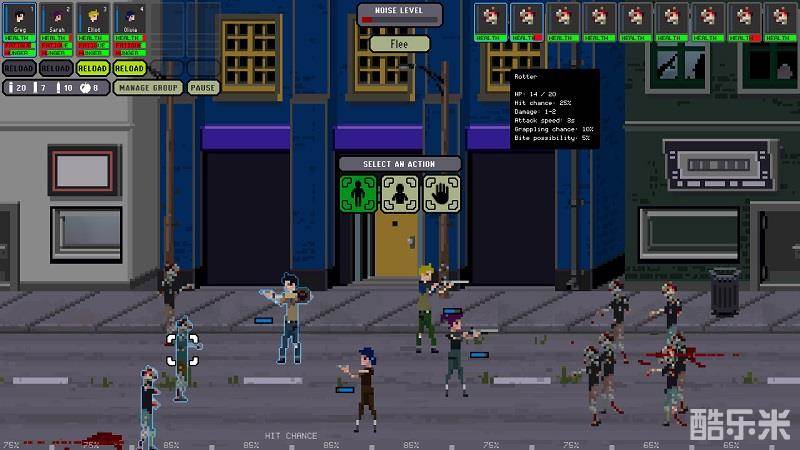This screenshot has width=800, height=450.
Task: Select Sarah's character portrait
Action: click(x=56, y=19)
